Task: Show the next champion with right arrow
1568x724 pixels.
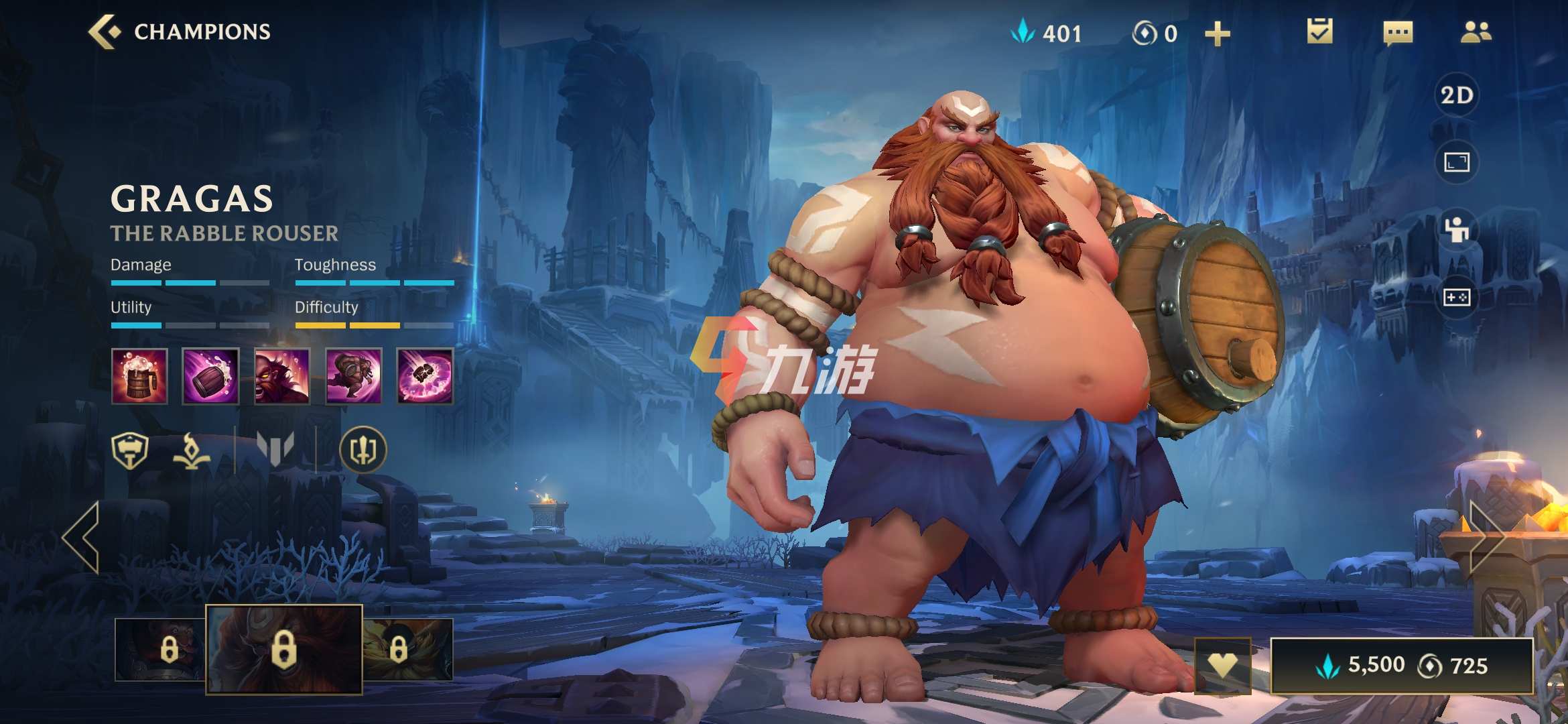Action: [1486, 537]
